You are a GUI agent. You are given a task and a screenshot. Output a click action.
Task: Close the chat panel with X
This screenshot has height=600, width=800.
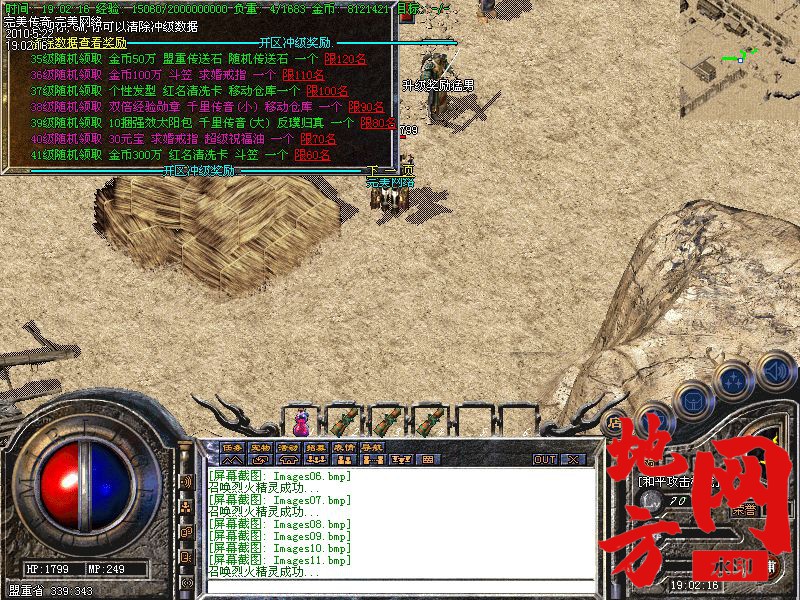pos(574,460)
